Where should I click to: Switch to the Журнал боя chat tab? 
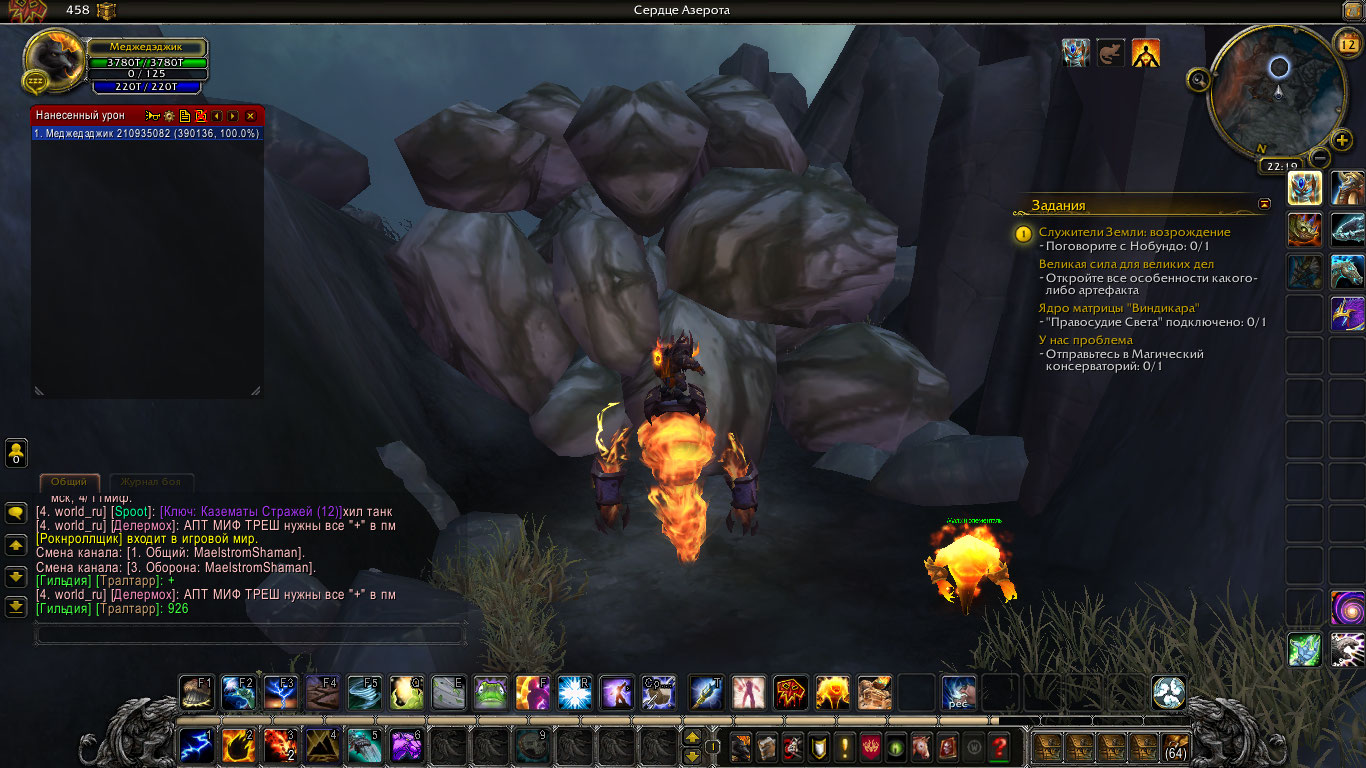point(151,482)
